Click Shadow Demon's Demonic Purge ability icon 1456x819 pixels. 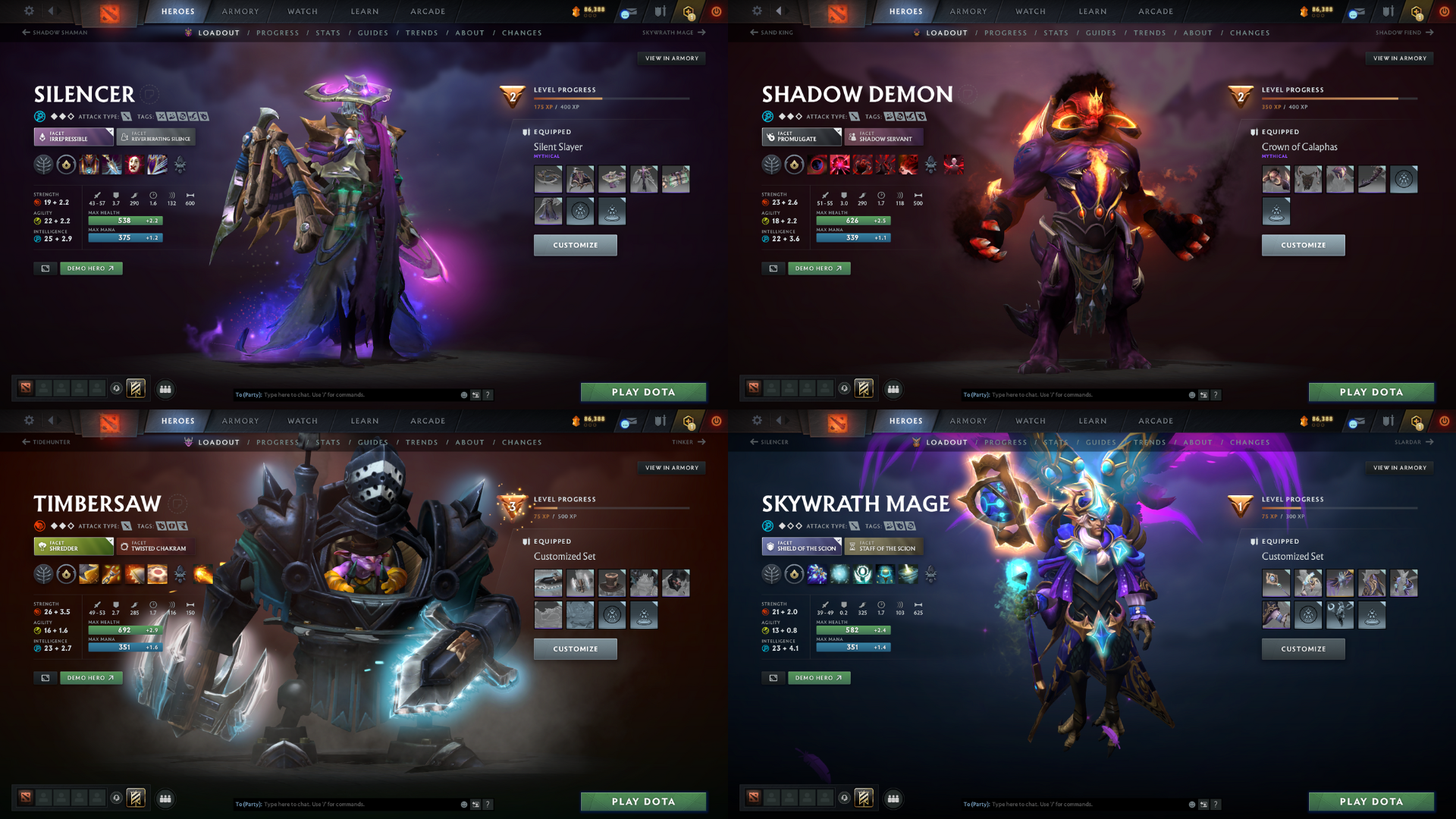[908, 165]
